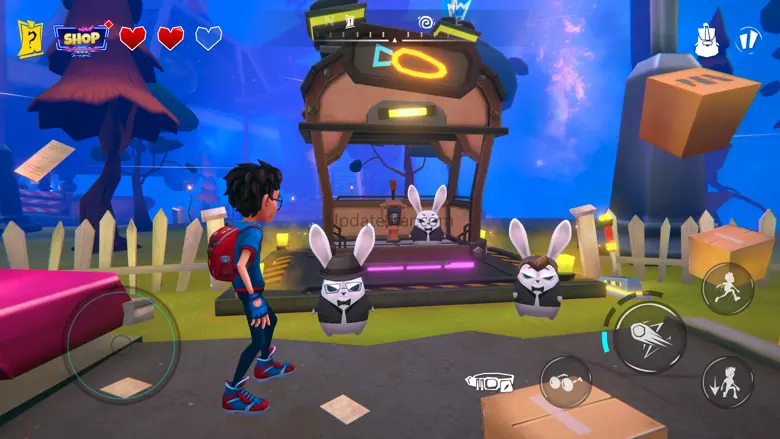Tap the virtual movement joystick

(122, 345)
